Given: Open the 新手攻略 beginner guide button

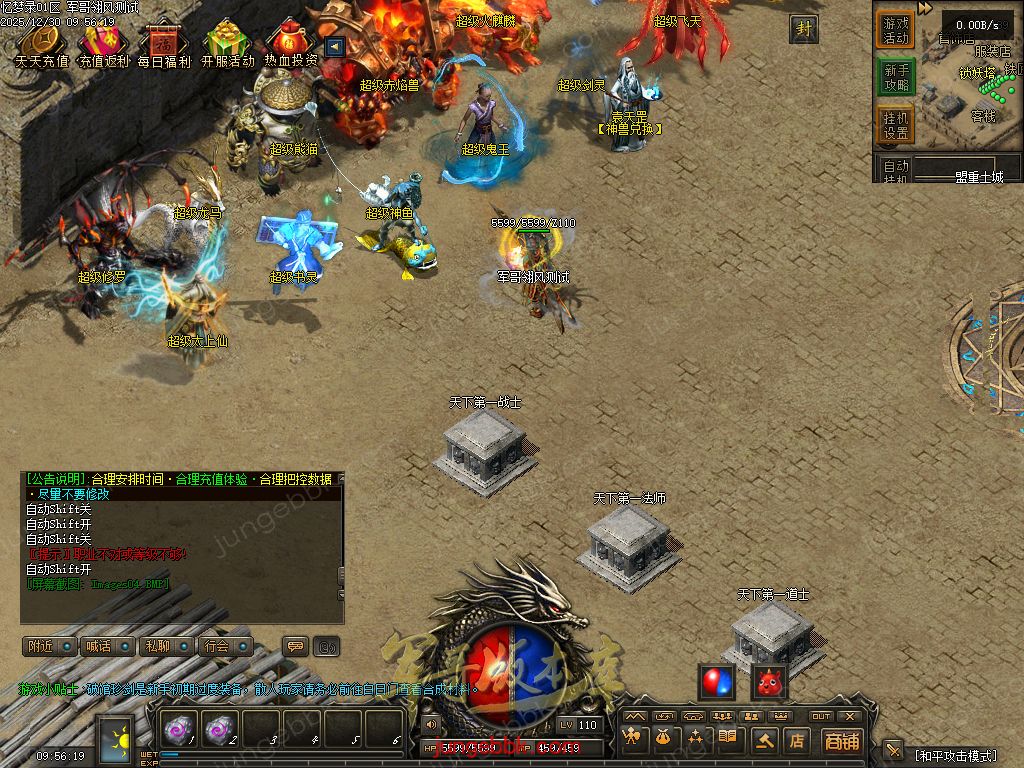Looking at the screenshot, I should (x=896, y=77).
